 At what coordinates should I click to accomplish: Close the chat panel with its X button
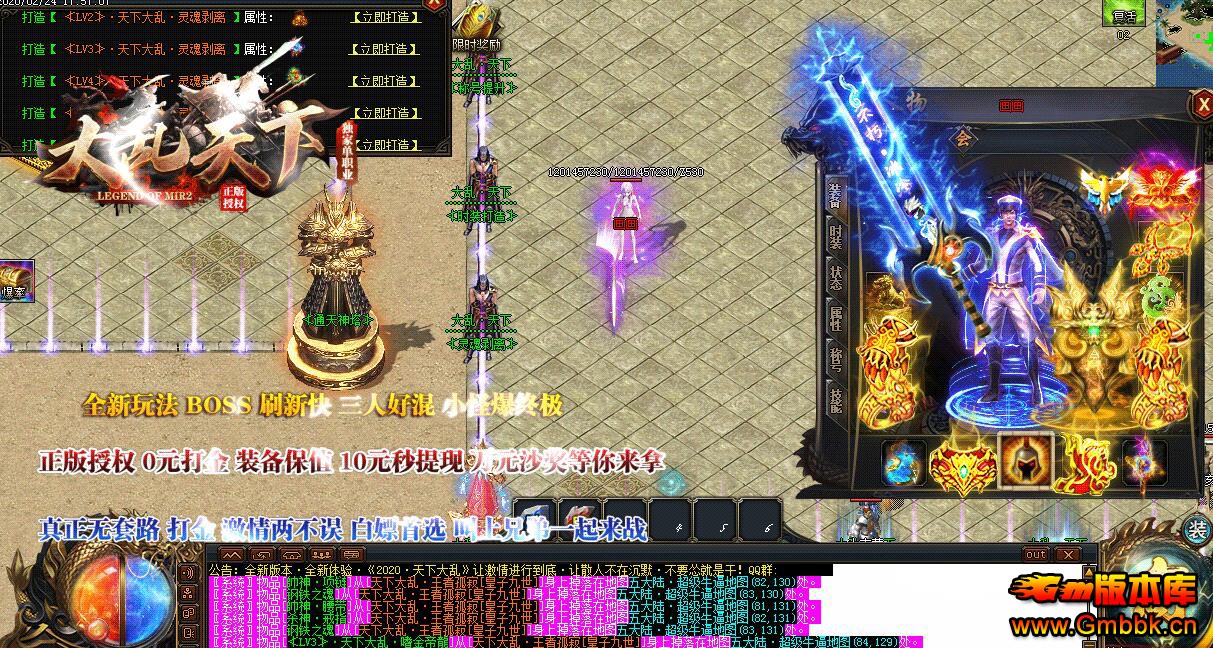pyautogui.click(x=1068, y=555)
